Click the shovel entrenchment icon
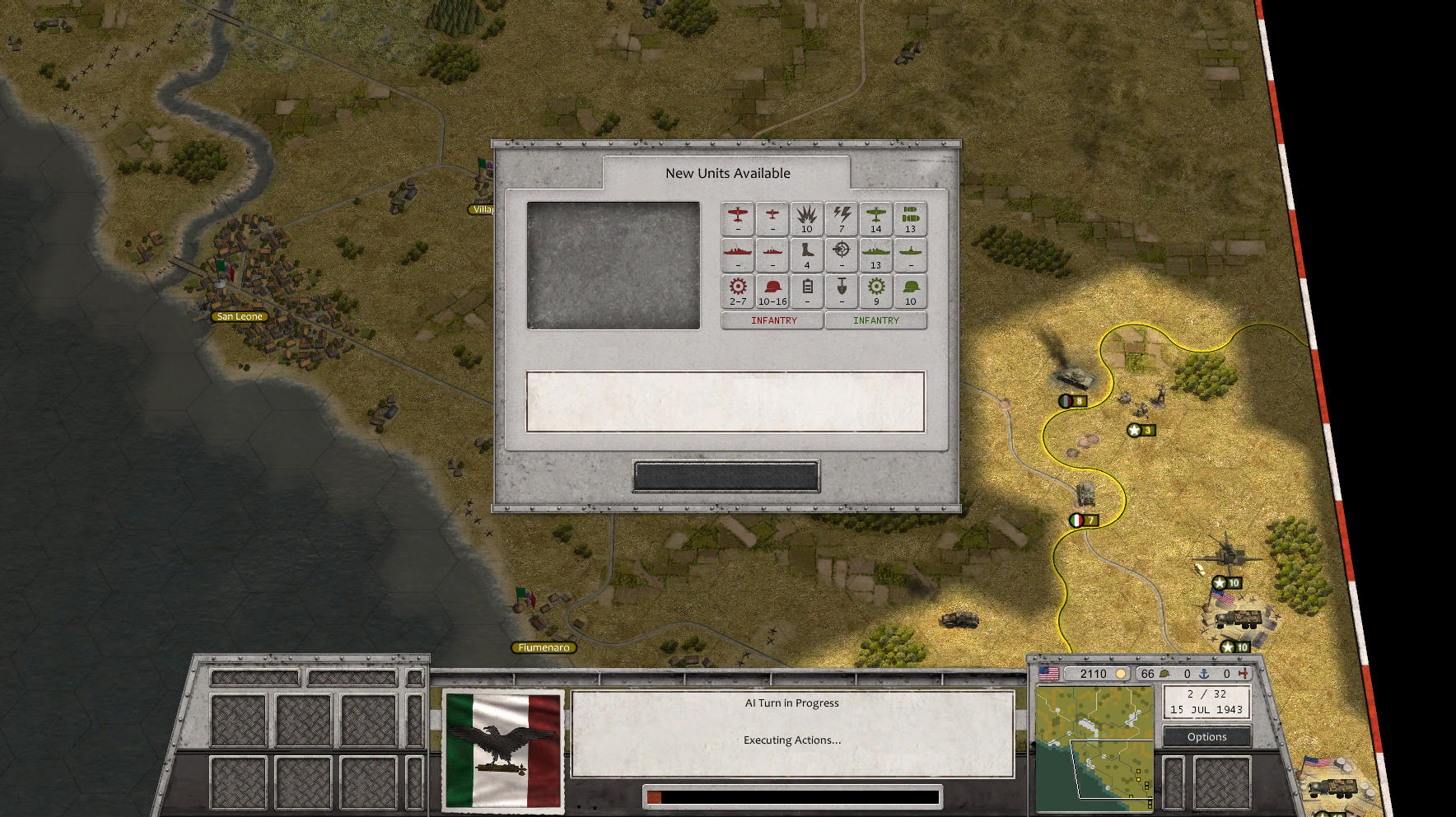Screen dimensions: 1456x817 point(842,289)
